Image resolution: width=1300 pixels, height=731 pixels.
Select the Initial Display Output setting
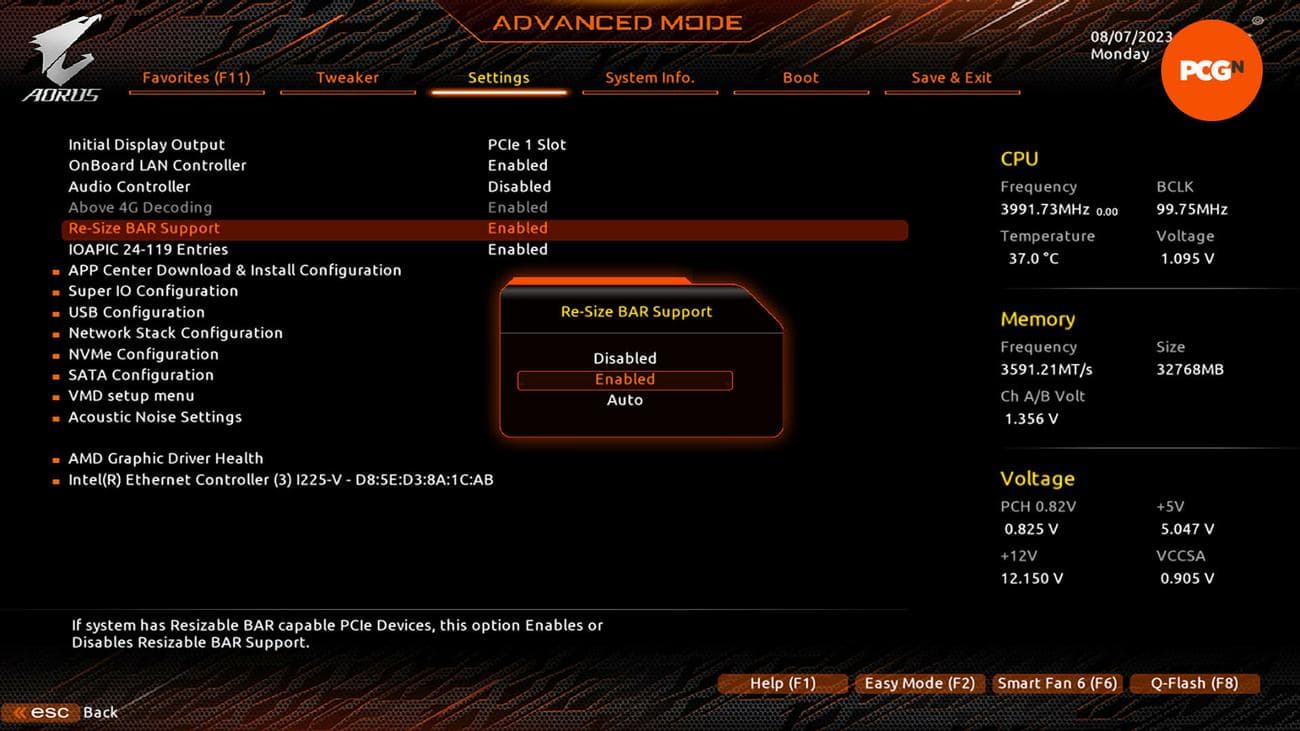pyautogui.click(x=147, y=145)
